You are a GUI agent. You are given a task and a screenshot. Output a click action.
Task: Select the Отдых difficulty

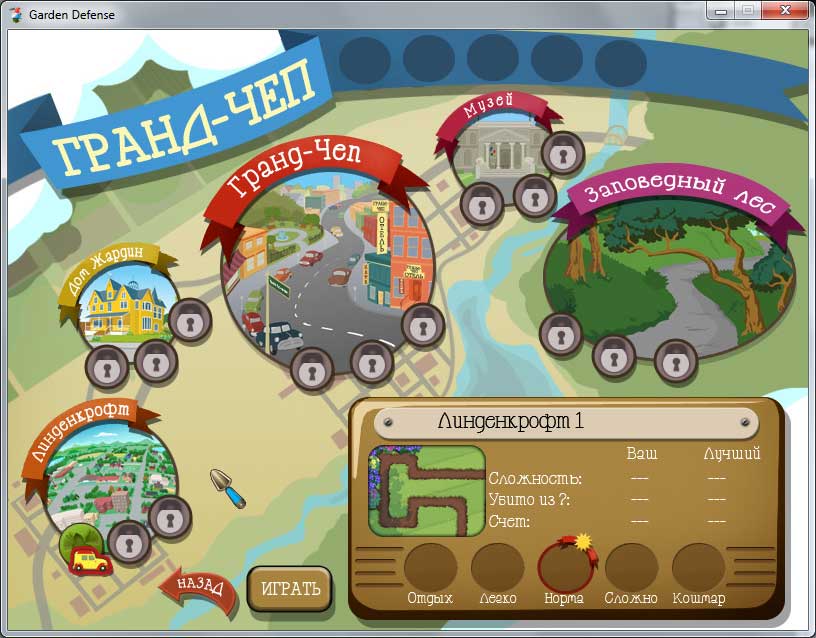pyautogui.click(x=430, y=567)
